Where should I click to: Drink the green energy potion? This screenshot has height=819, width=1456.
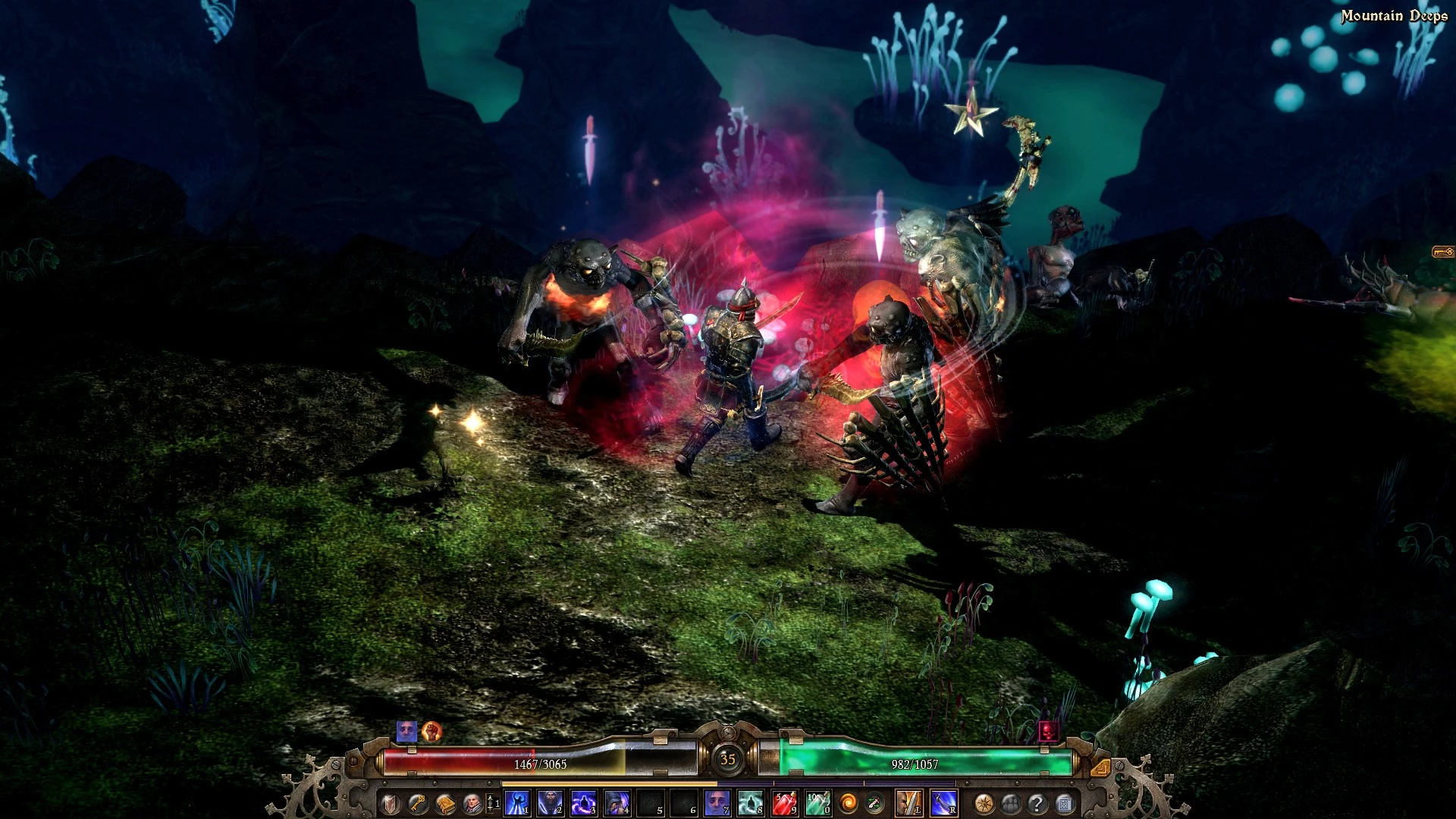817,803
